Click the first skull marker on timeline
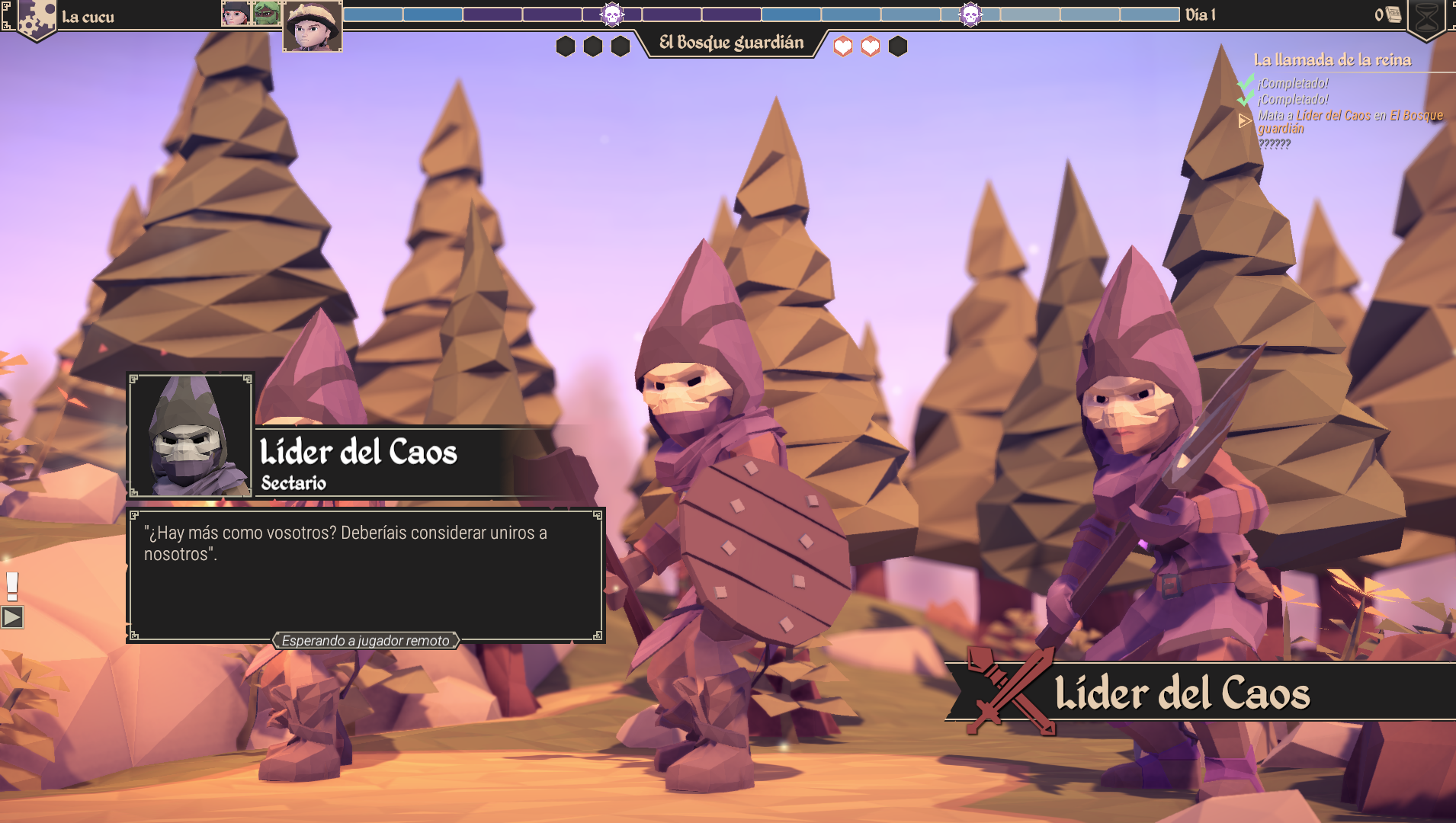This screenshot has width=1456, height=823. (x=611, y=14)
